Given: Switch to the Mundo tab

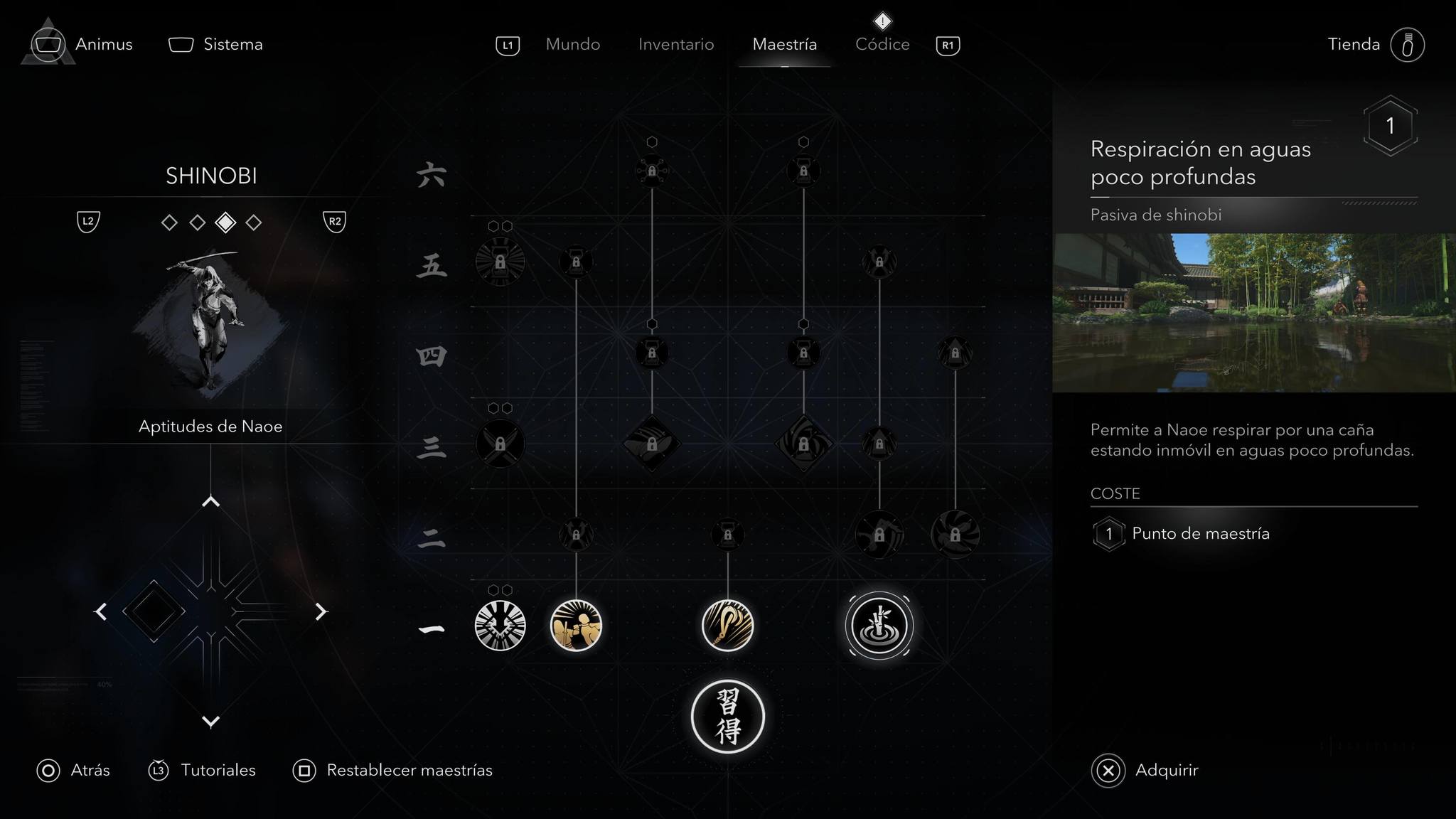Looking at the screenshot, I should 572,44.
